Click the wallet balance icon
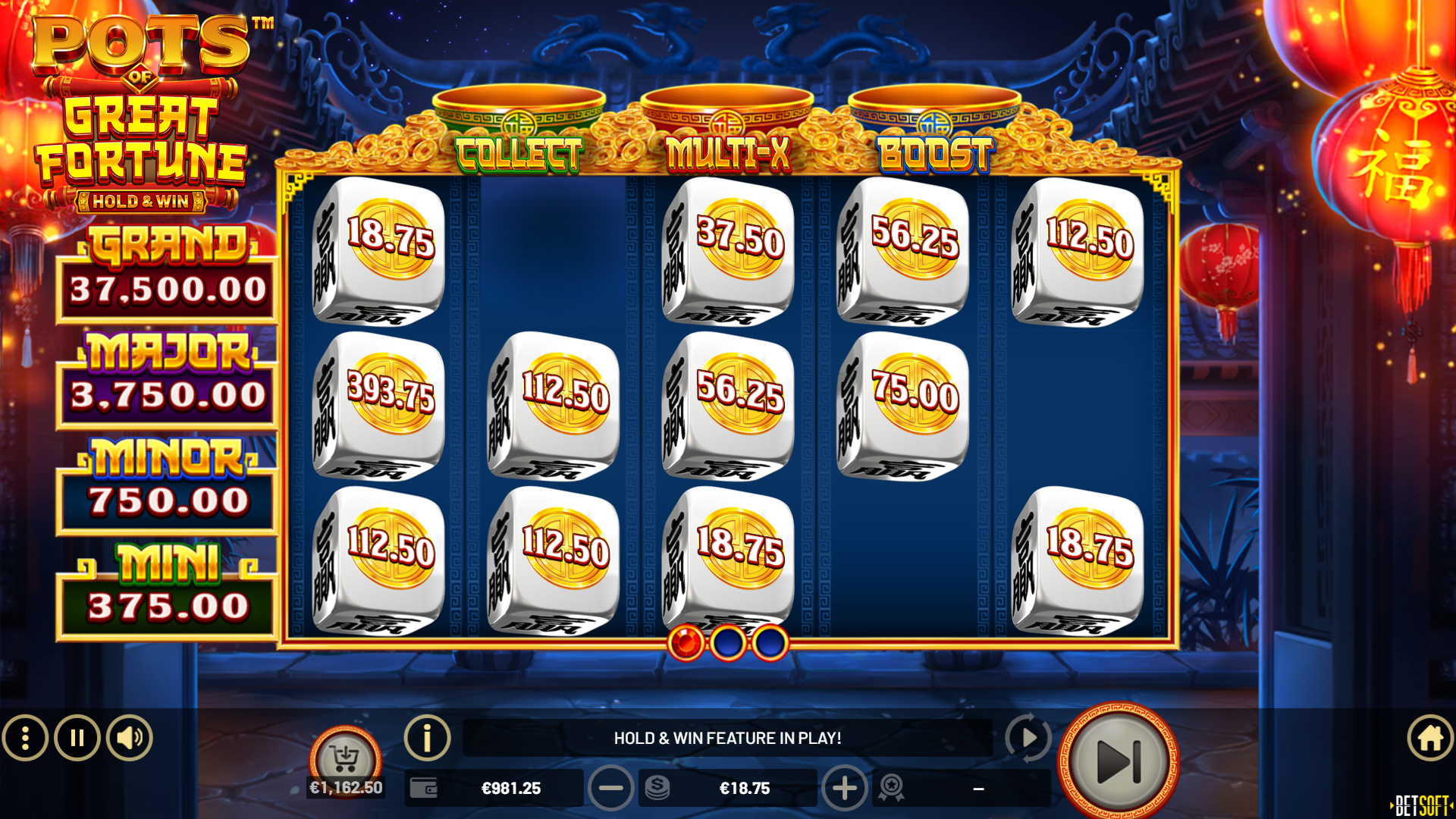1456x819 pixels. tap(422, 788)
